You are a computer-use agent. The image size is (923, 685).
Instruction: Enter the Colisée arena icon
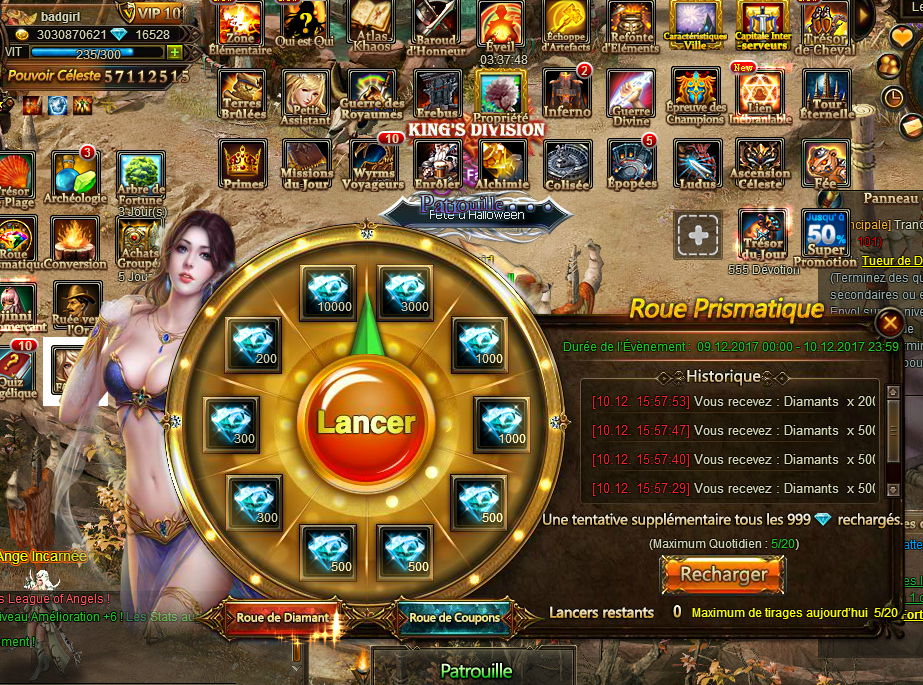point(567,162)
